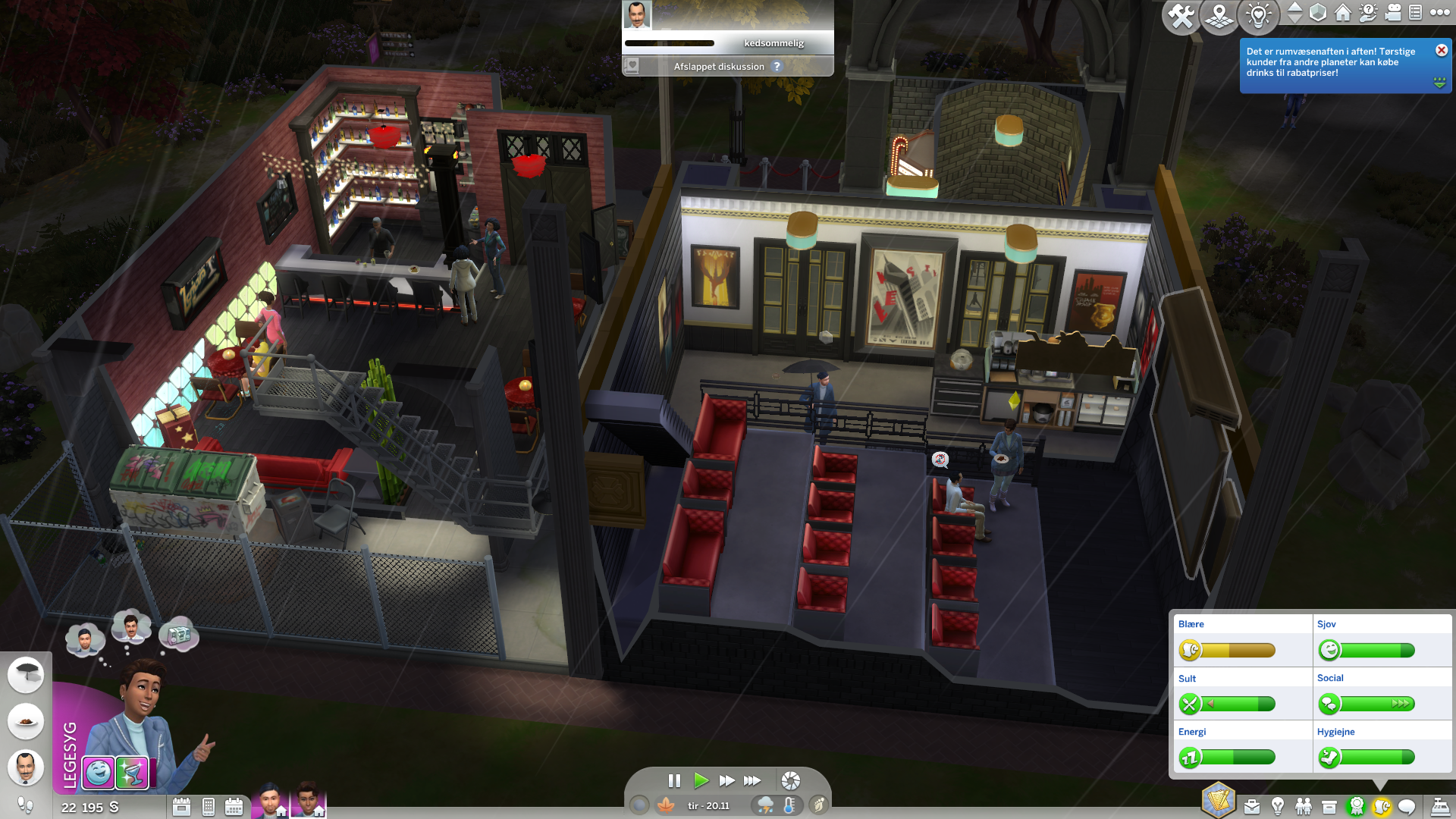Switch to fast-forward speed two
The width and height of the screenshot is (1456, 819).
726,780
